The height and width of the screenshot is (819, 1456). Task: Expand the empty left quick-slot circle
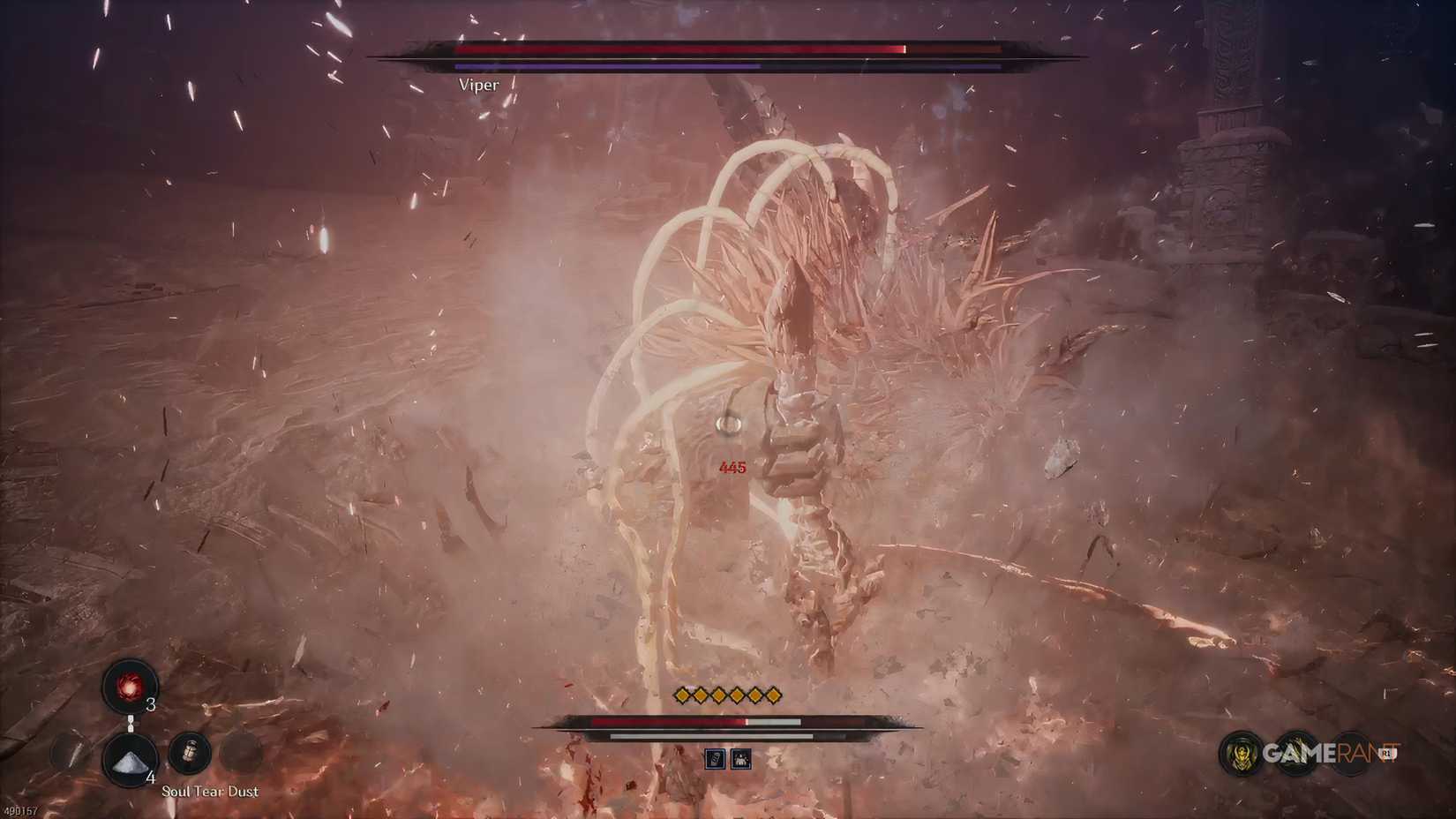click(68, 753)
